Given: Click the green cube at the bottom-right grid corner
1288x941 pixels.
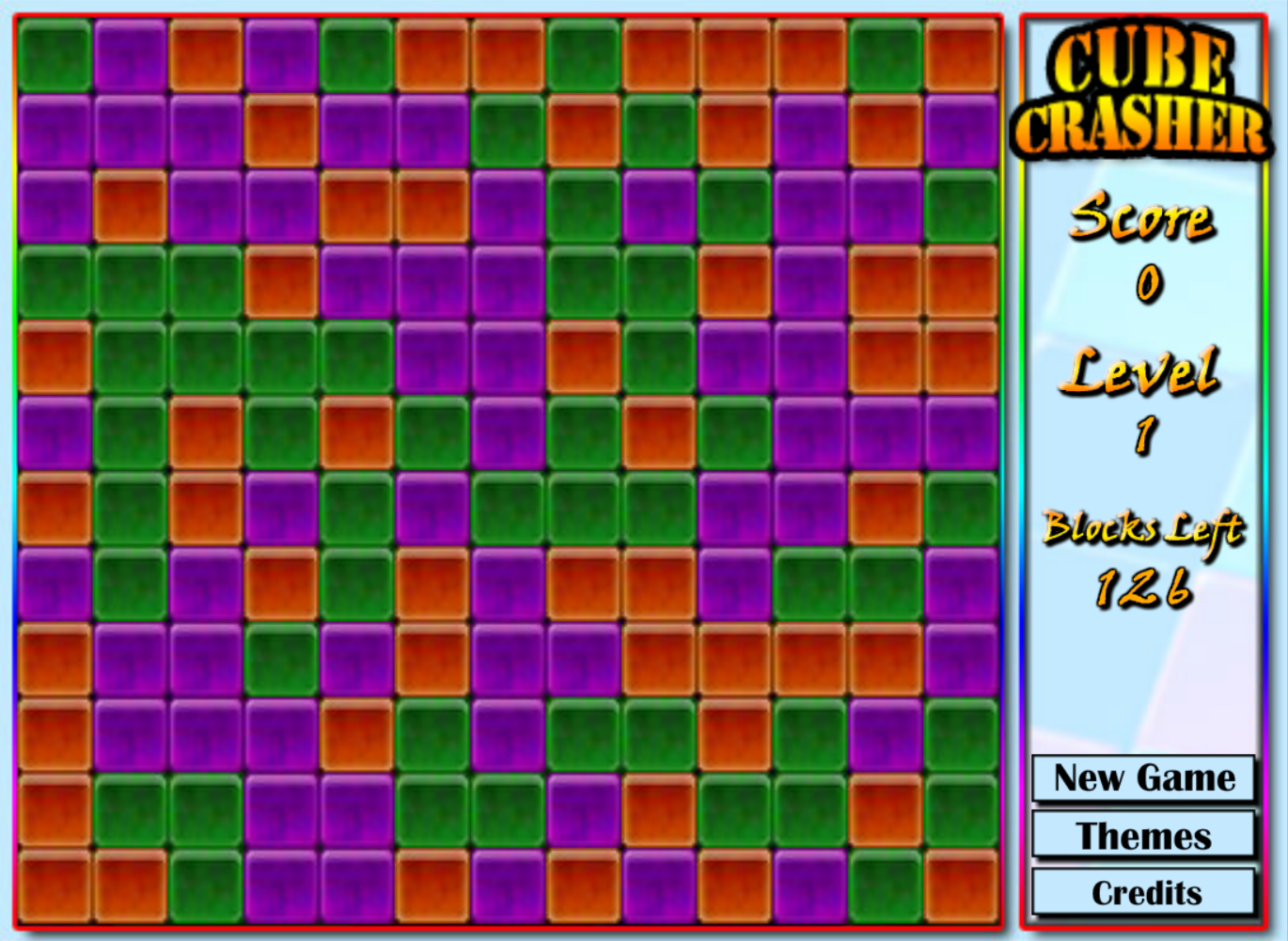Looking at the screenshot, I should (885, 887).
